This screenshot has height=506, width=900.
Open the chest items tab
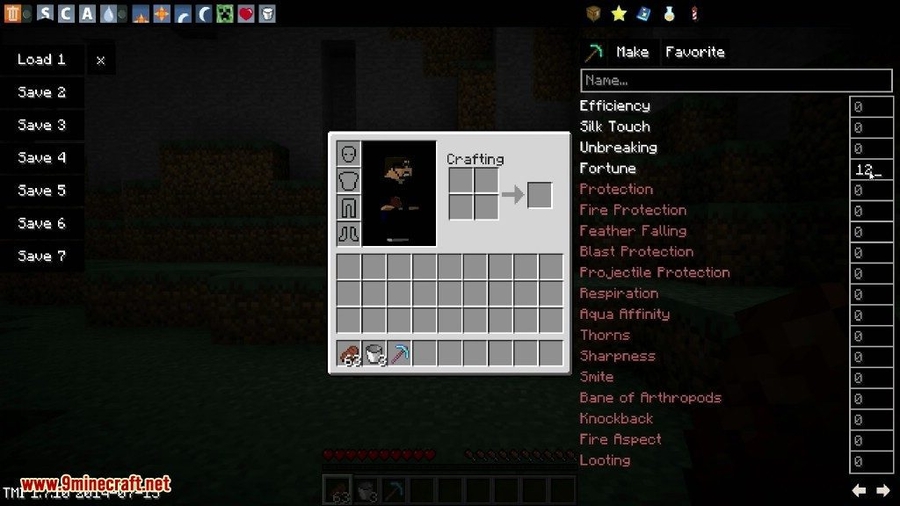pos(594,14)
